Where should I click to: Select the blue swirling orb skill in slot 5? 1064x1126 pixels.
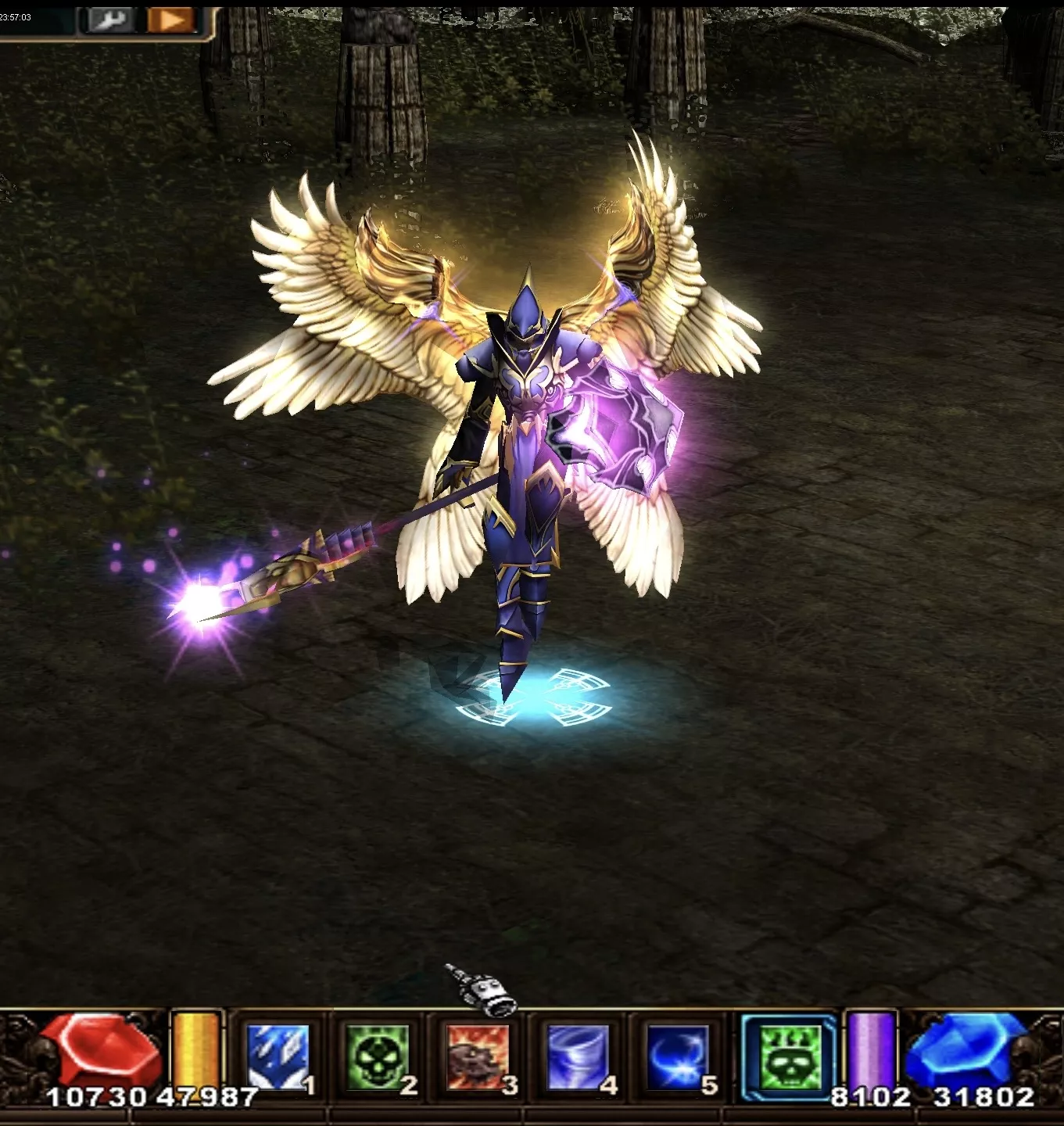[x=677, y=1057]
